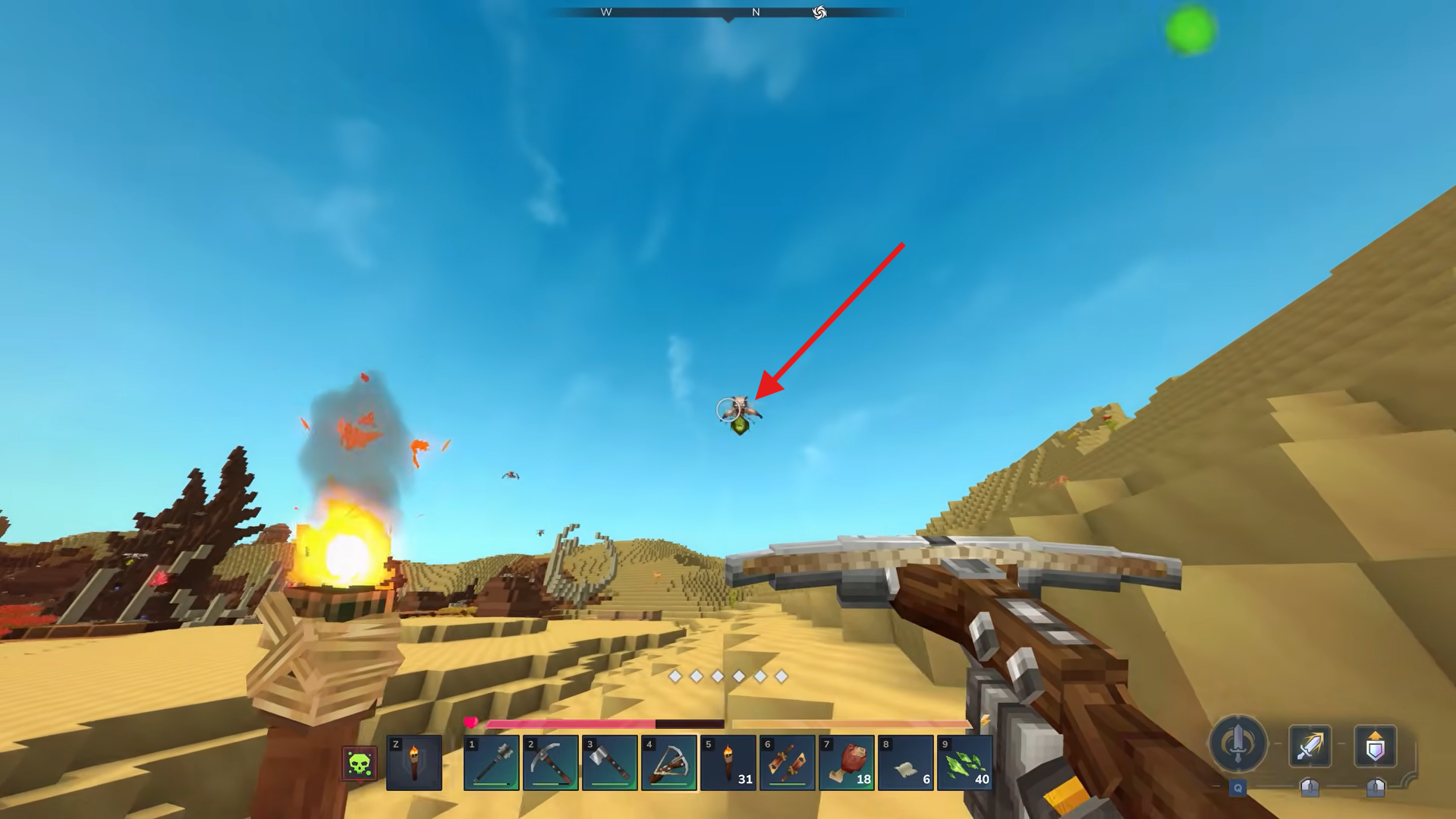Click the spiral waypoint icon on the compass

pos(819,13)
